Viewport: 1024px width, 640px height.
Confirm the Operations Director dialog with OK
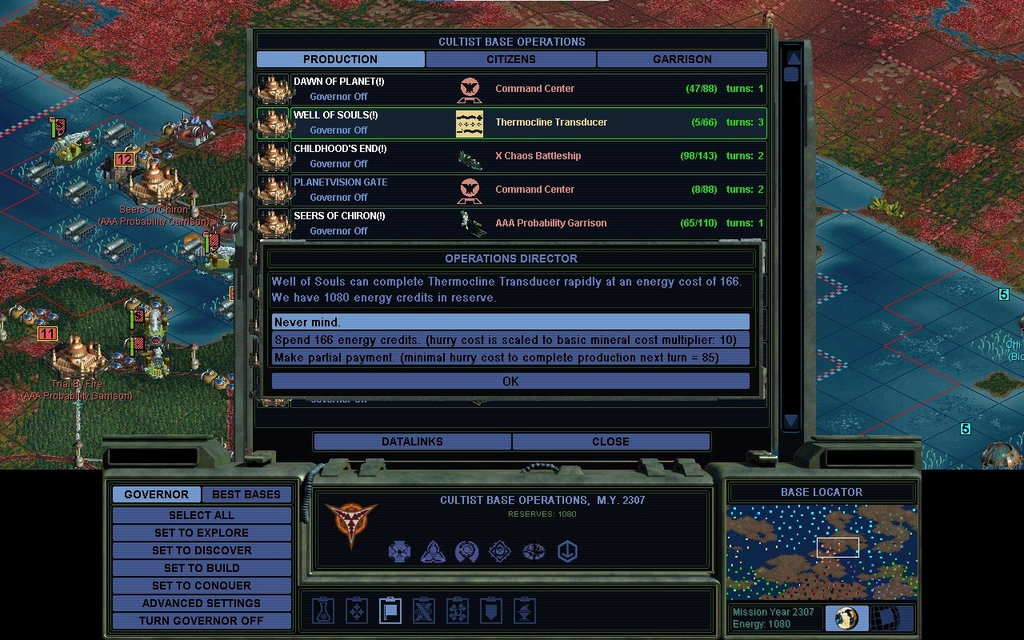click(510, 381)
